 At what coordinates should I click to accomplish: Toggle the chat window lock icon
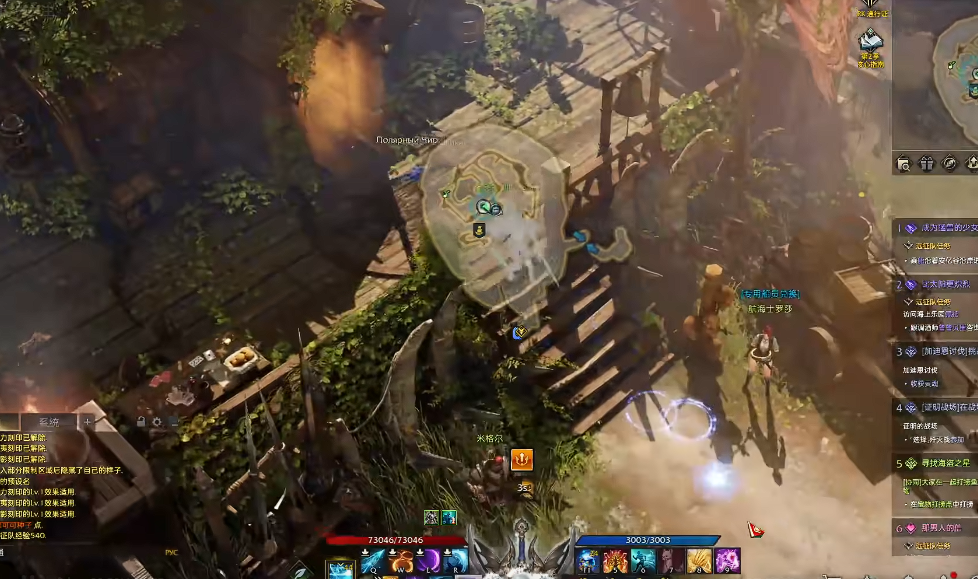[141, 421]
